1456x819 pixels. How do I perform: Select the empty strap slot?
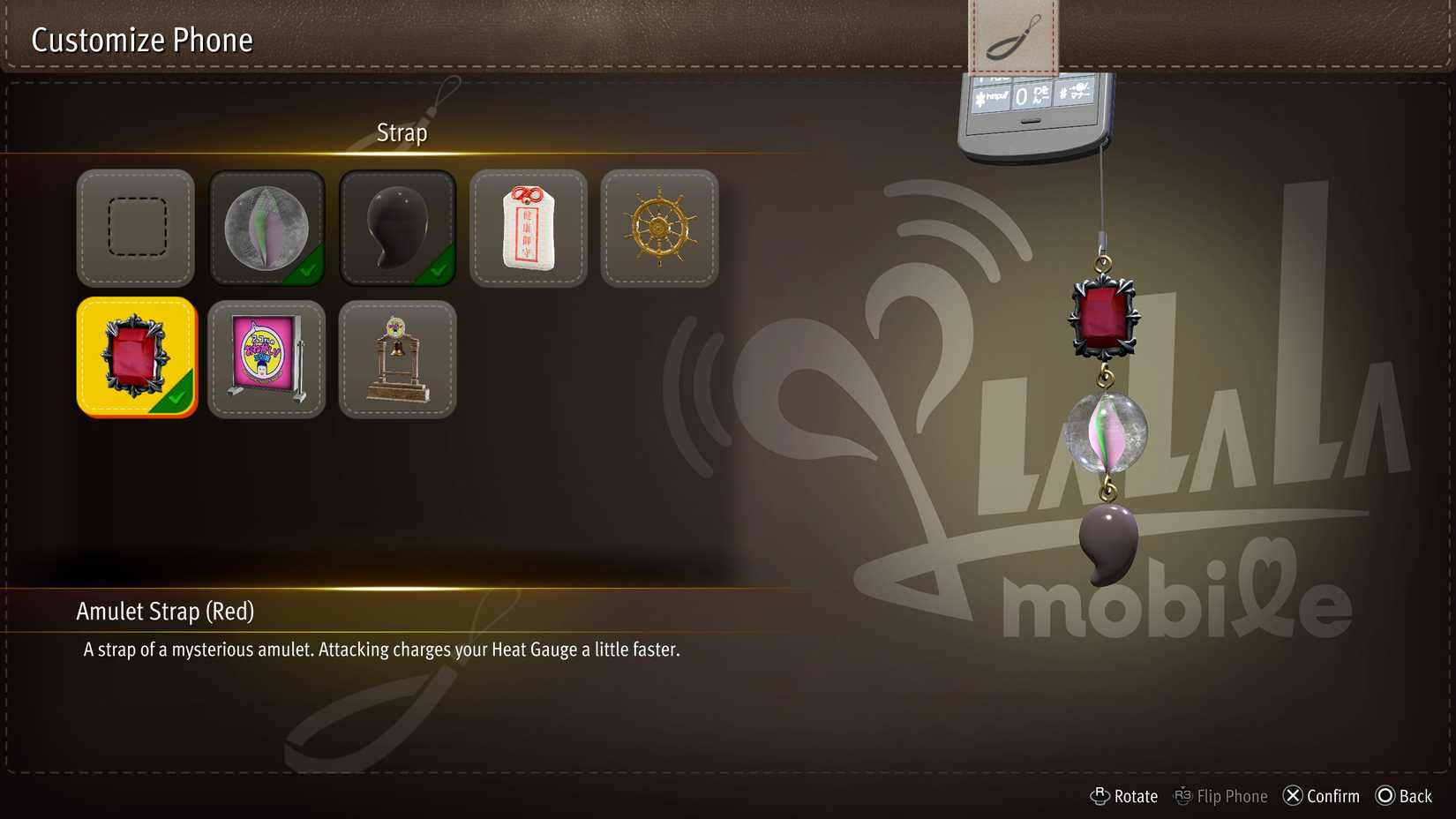coord(135,228)
